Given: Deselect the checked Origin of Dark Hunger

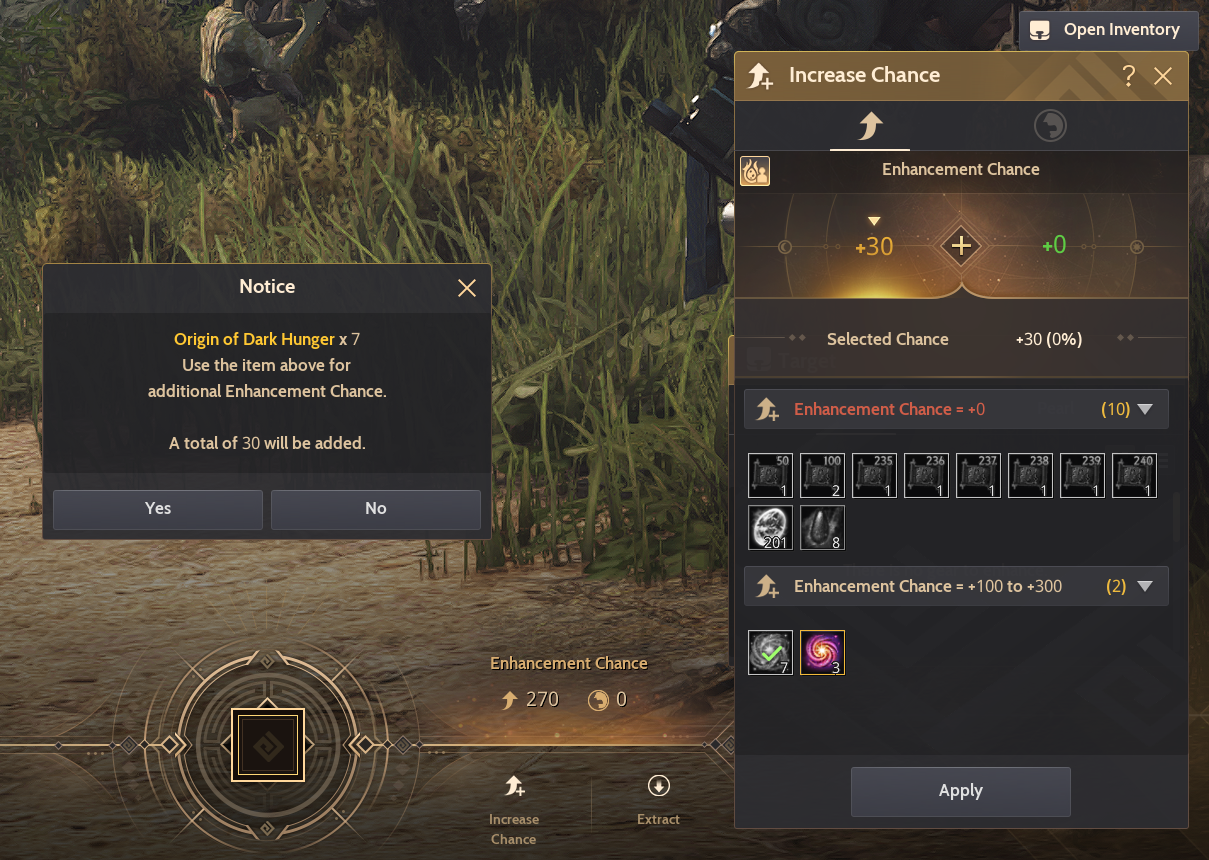Looking at the screenshot, I should point(771,652).
